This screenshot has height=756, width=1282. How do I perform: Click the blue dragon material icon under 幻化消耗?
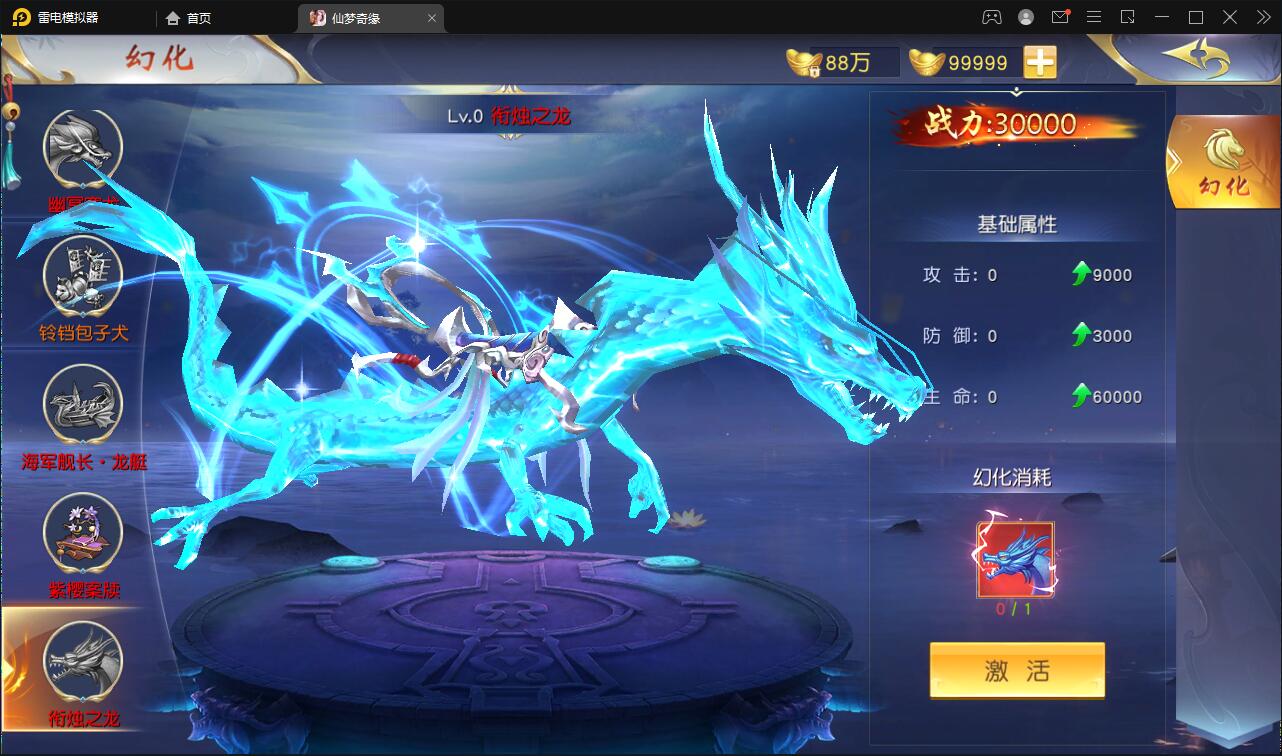click(x=1017, y=559)
